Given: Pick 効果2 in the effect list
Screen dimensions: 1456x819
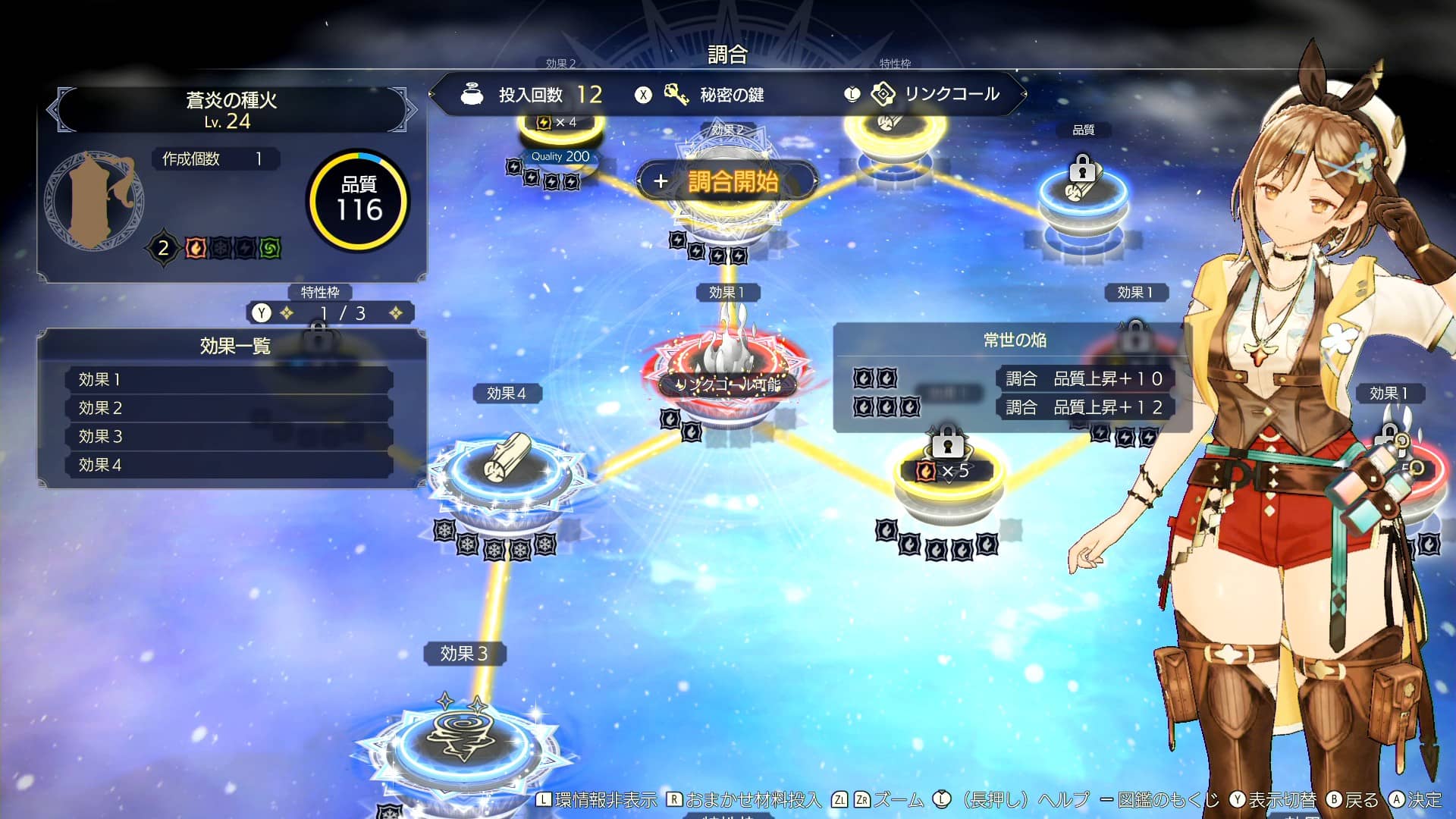Looking at the screenshot, I should [x=227, y=408].
